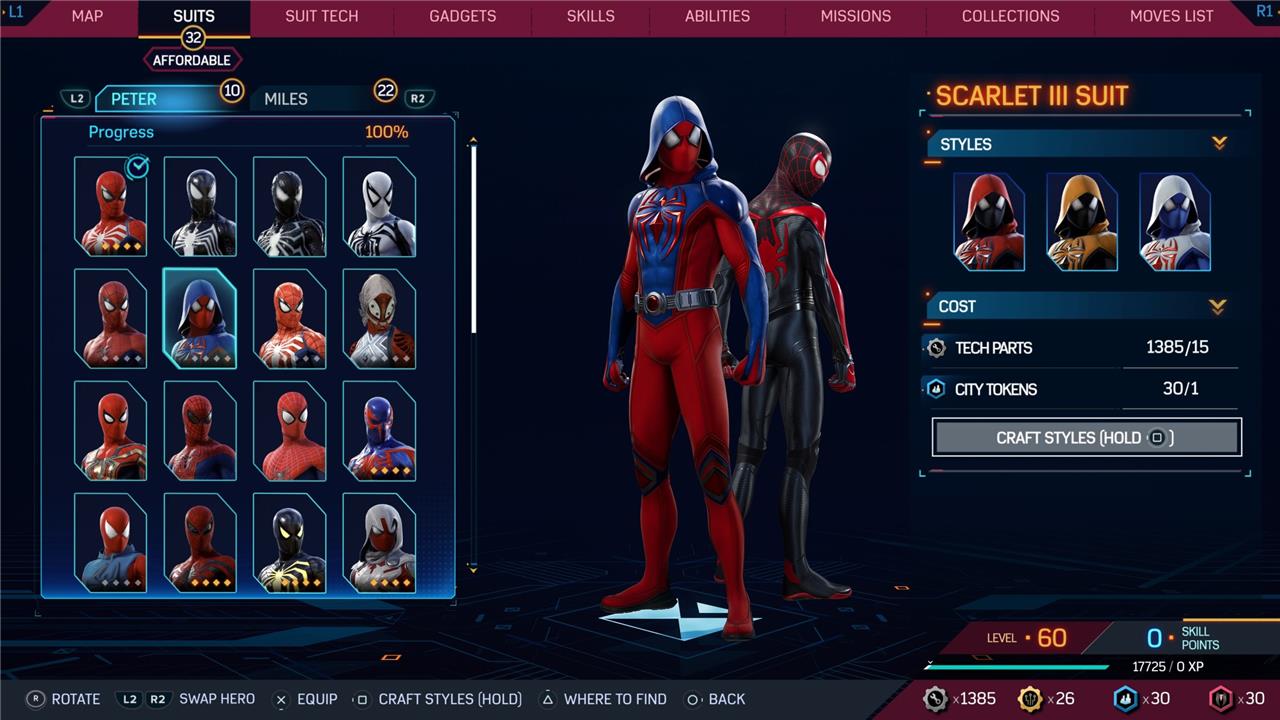
Task: Open the Gadgets tab
Action: coord(462,16)
